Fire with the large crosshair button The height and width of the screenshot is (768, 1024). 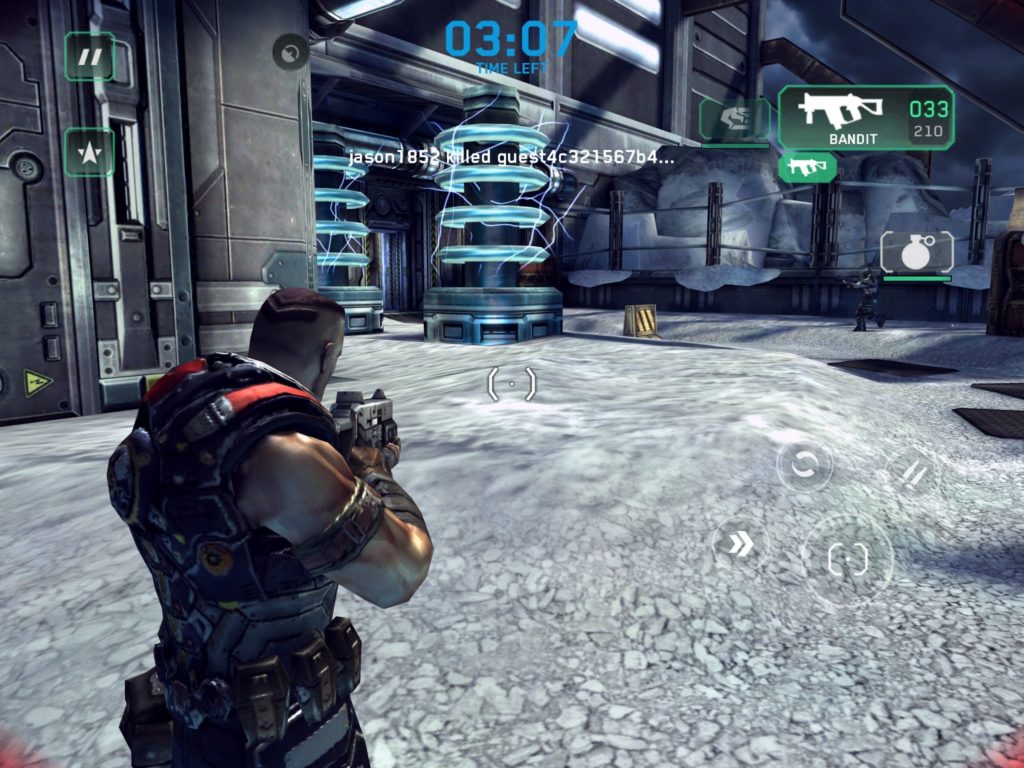(x=847, y=559)
